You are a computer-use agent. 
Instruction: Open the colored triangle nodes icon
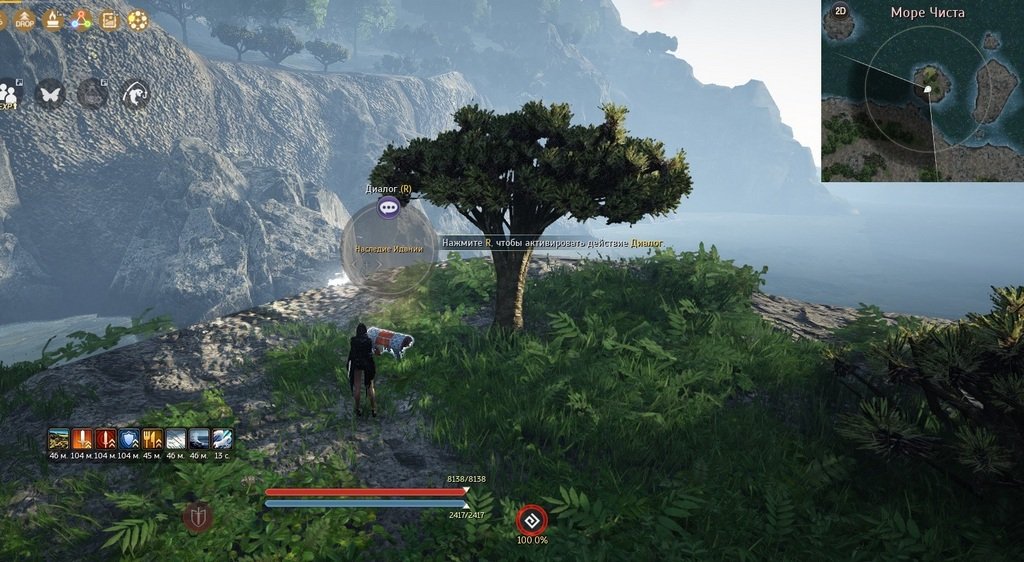81,19
